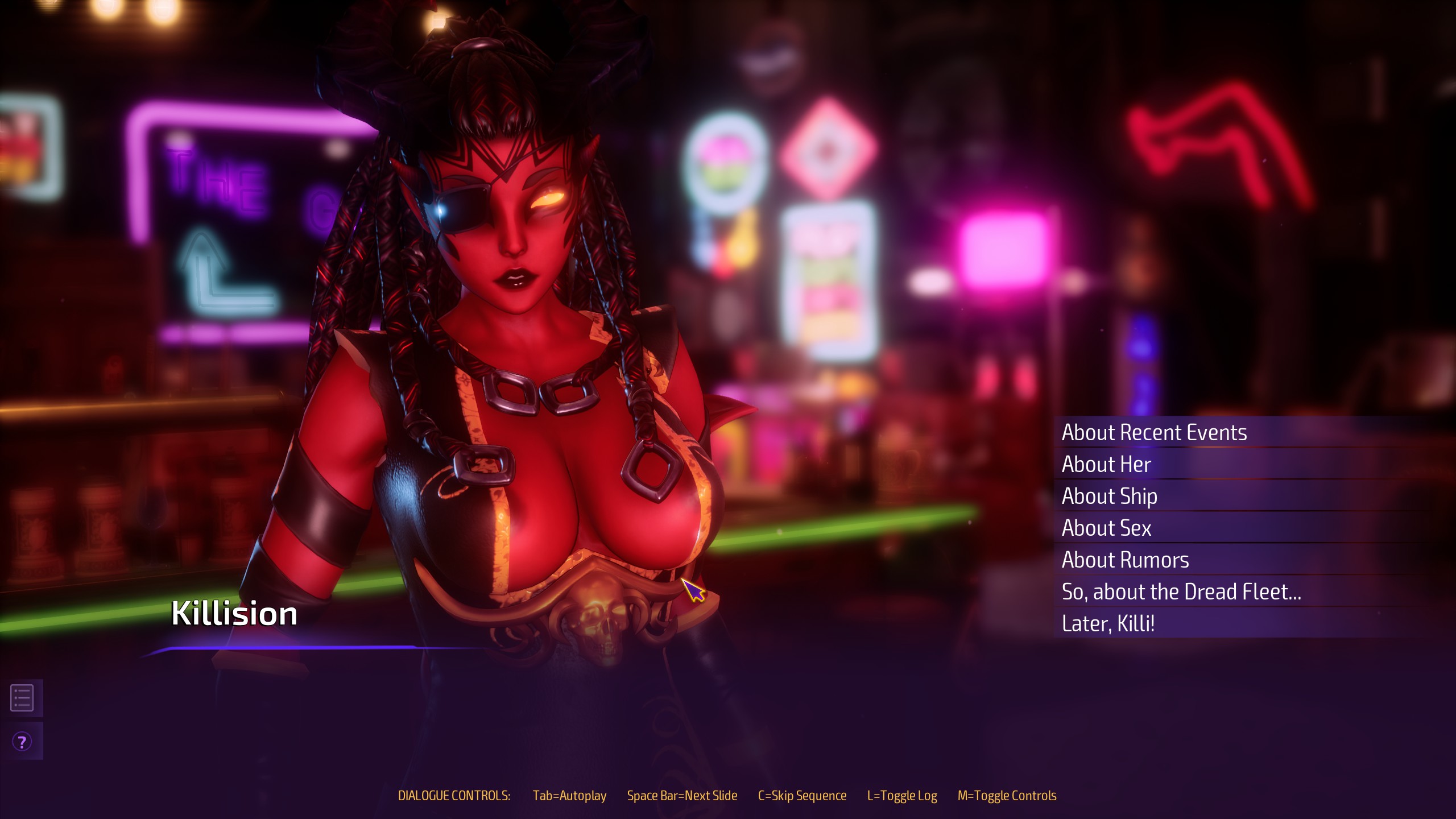This screenshot has height=819, width=1456.
Task: Select the About Her dialogue choice
Action: 1106,465
